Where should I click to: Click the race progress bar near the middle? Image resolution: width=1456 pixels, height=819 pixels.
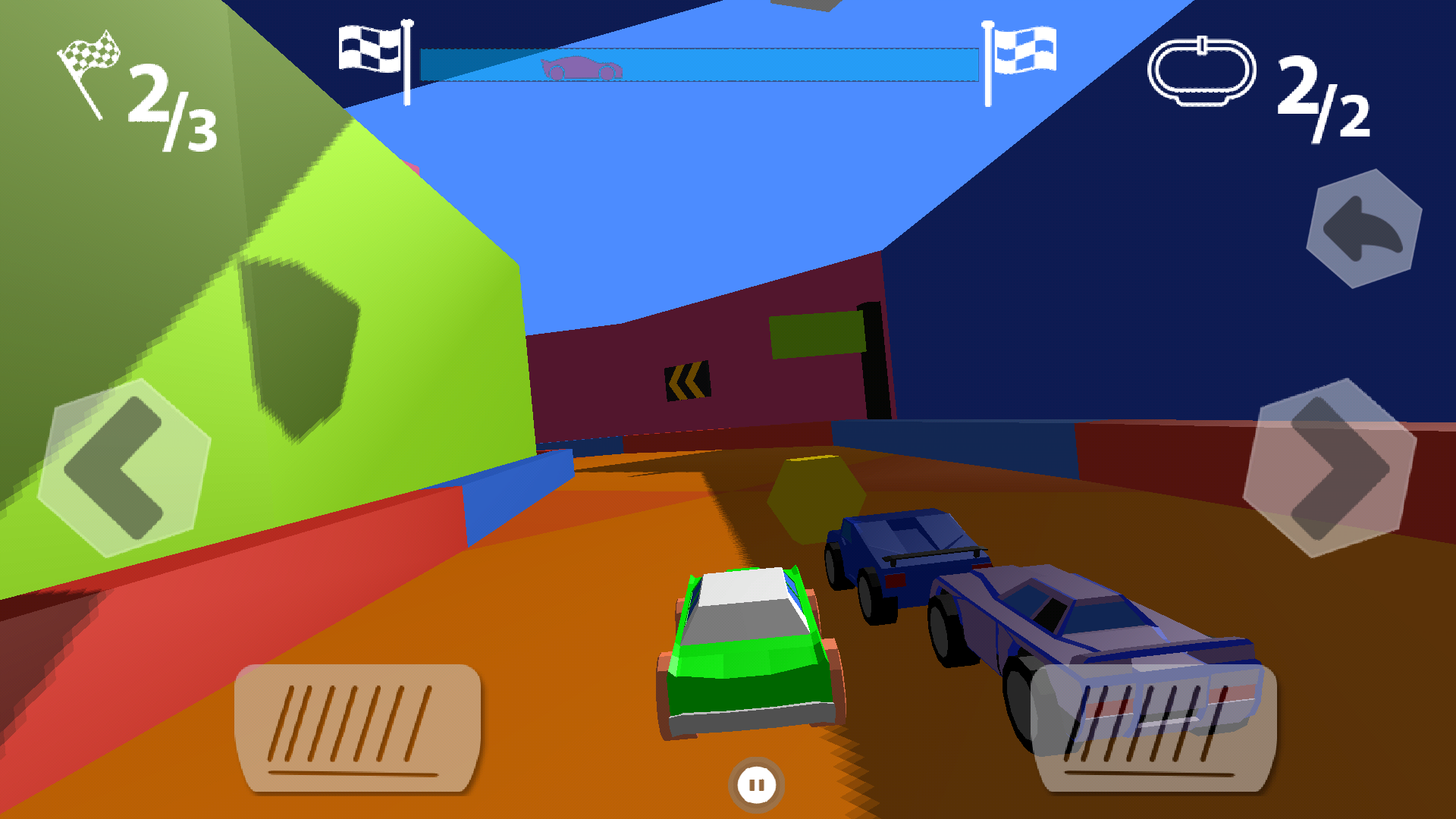click(x=698, y=64)
